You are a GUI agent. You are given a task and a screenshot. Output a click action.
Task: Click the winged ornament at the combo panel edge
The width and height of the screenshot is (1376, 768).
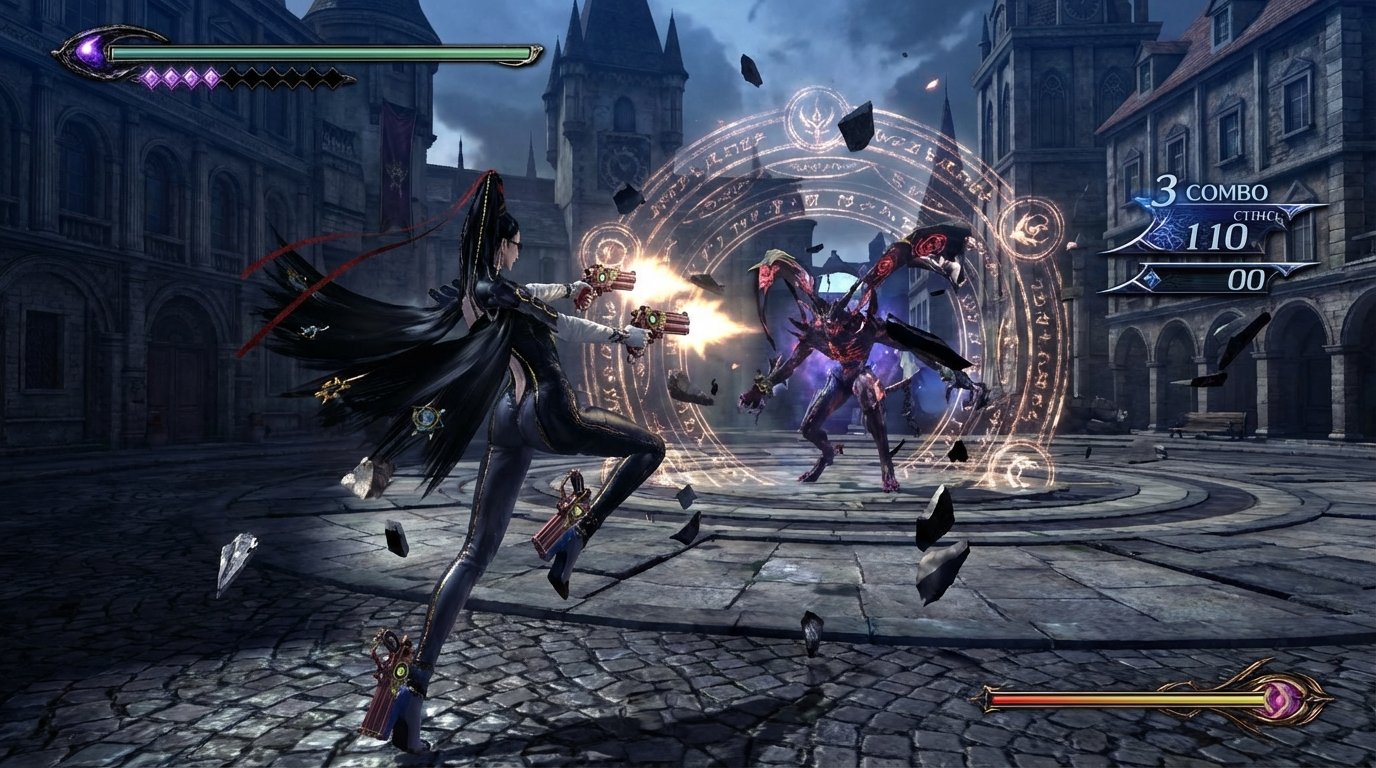point(1290,212)
